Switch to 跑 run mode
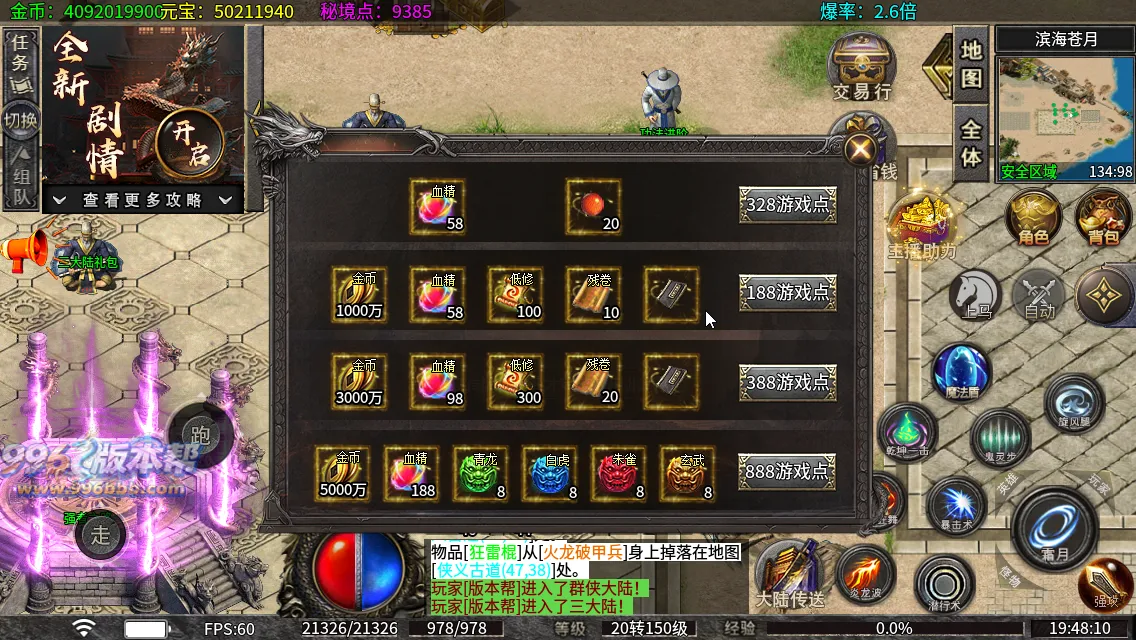The image size is (1136, 640). point(200,435)
